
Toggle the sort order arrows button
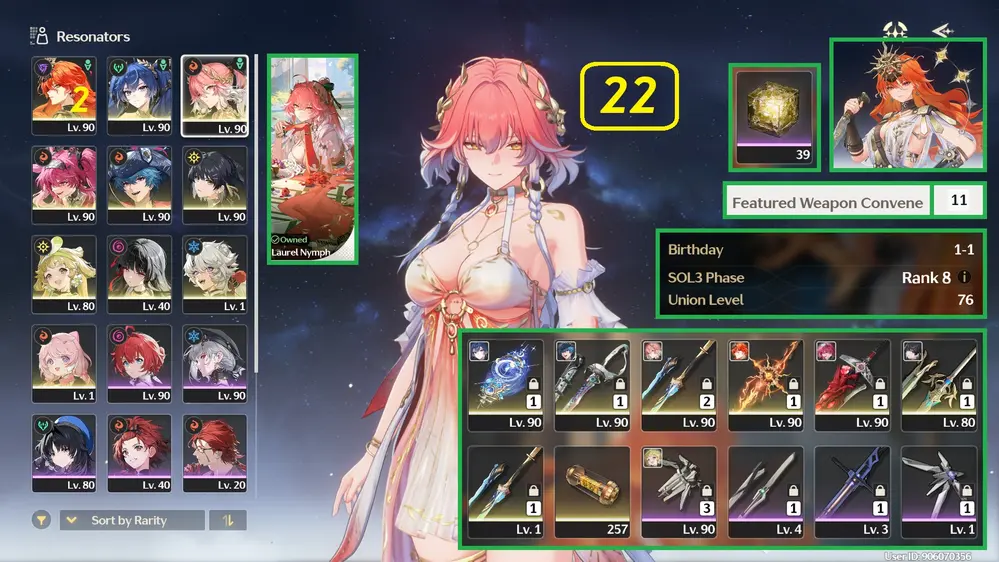click(x=227, y=520)
